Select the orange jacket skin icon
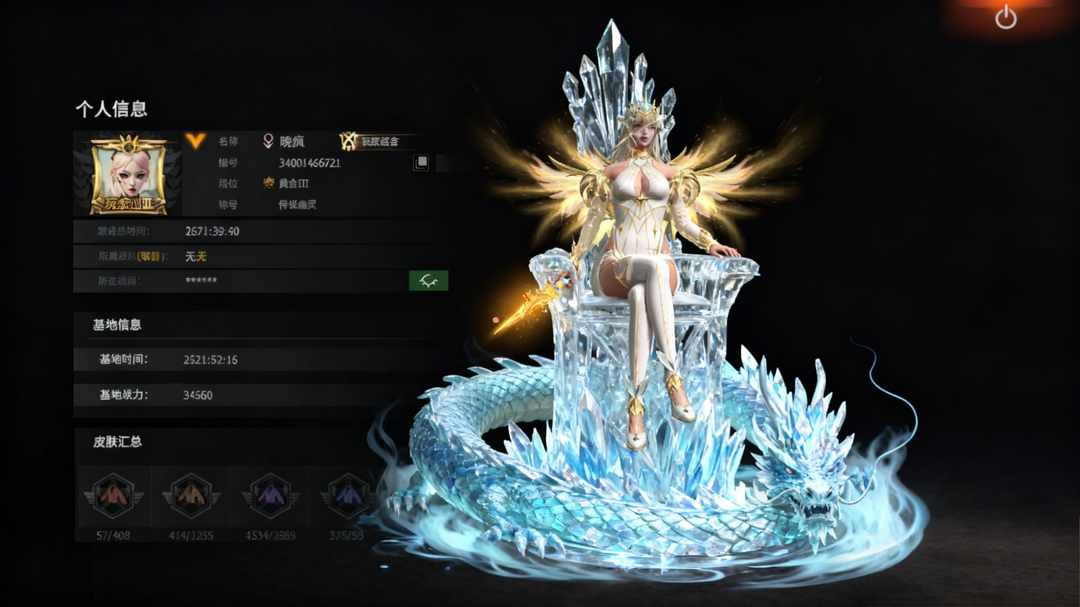1080x607 pixels. click(191, 495)
